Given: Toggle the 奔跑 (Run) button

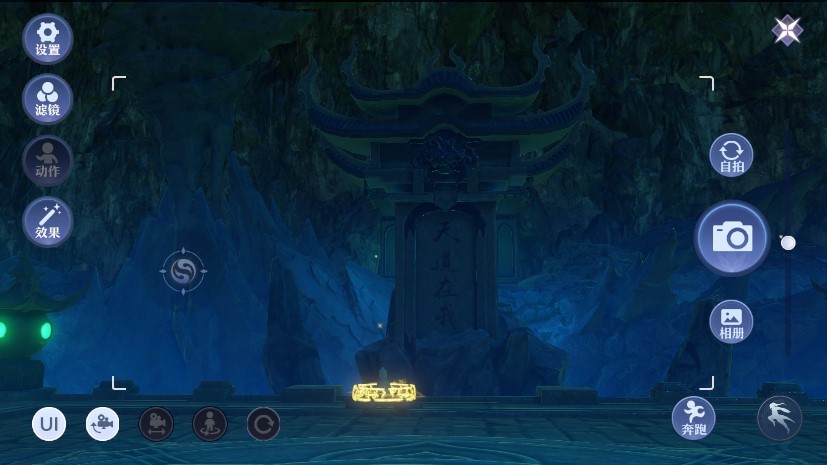Looking at the screenshot, I should point(694,417).
